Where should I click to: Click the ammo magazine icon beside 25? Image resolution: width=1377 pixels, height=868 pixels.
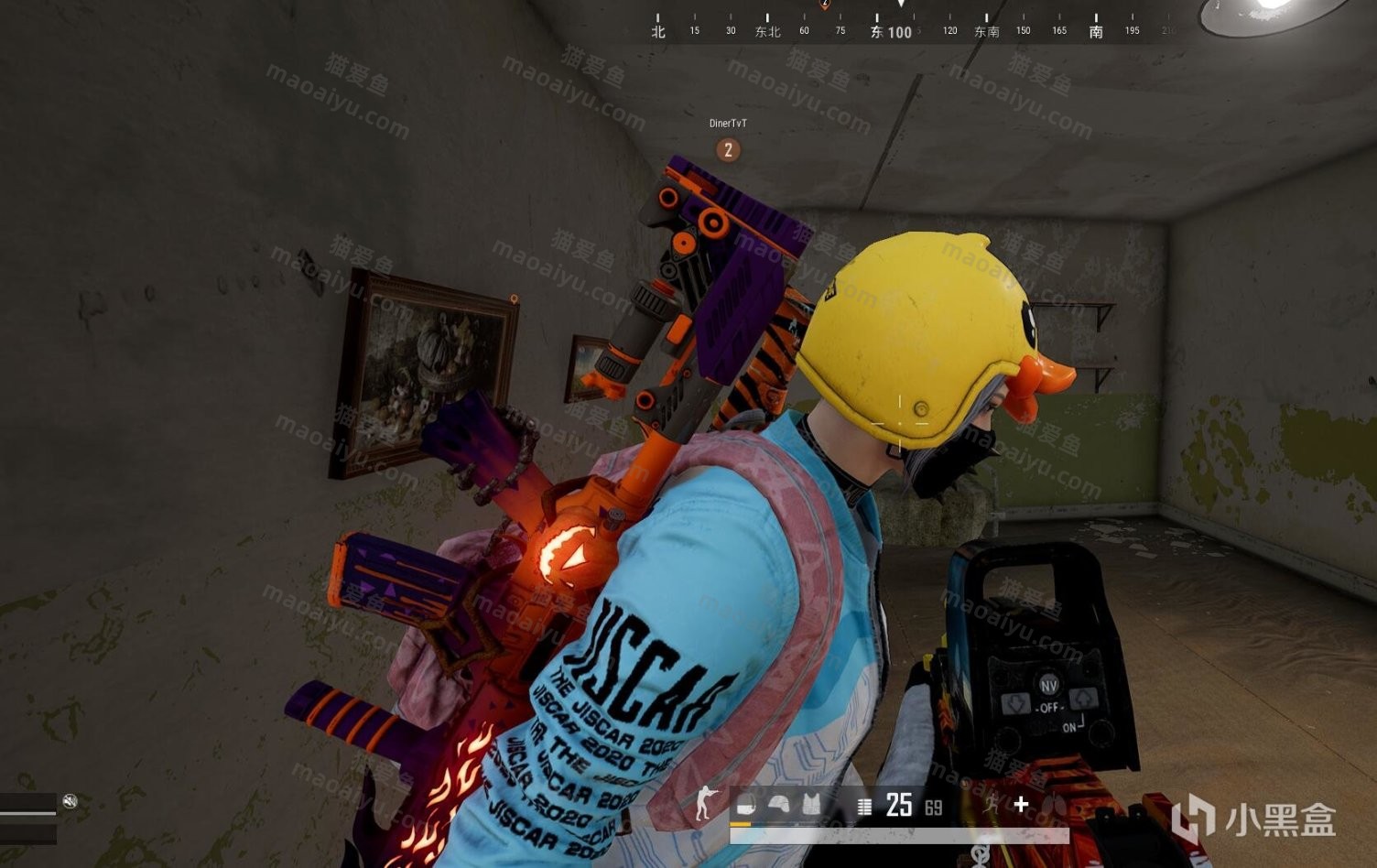tap(864, 805)
